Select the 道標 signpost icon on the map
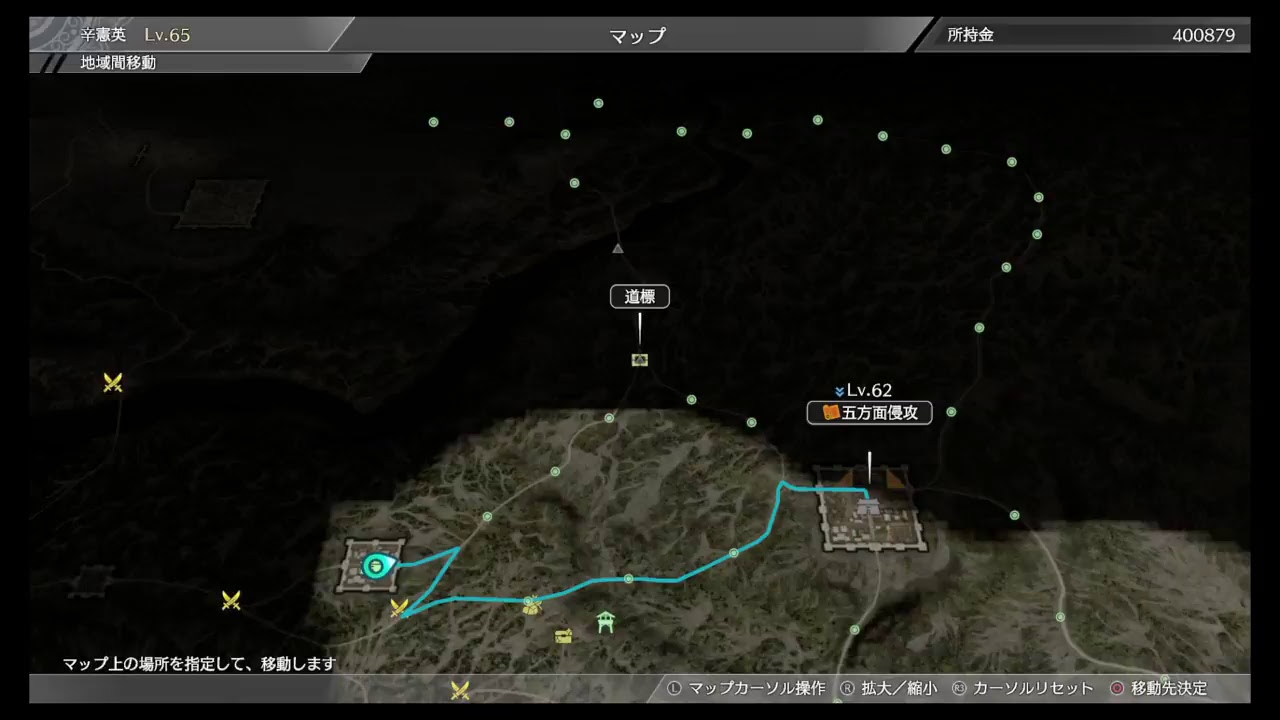The height and width of the screenshot is (720, 1280). (x=640, y=360)
